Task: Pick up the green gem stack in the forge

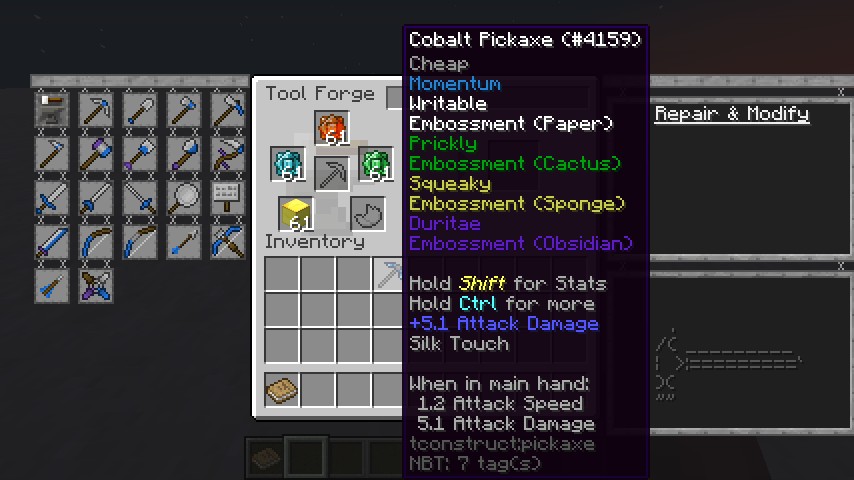Action: [375, 165]
